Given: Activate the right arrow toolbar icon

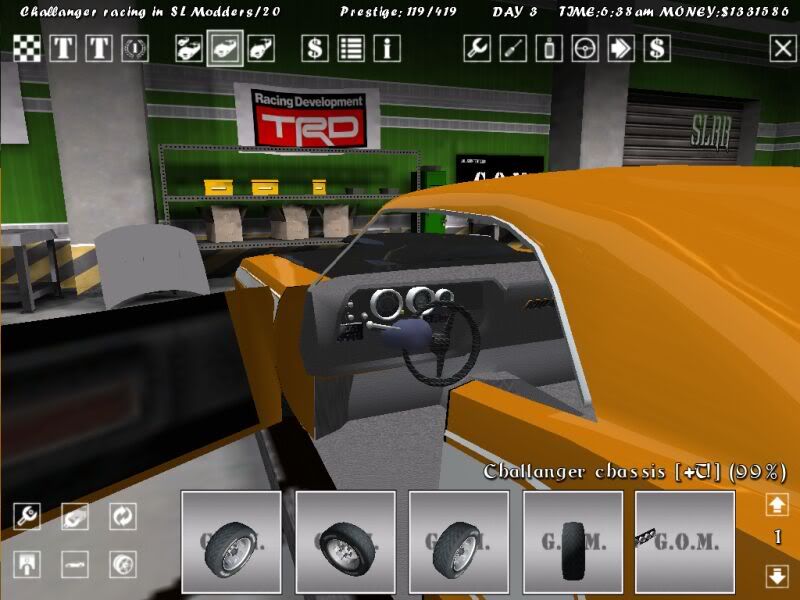Looking at the screenshot, I should [621, 48].
